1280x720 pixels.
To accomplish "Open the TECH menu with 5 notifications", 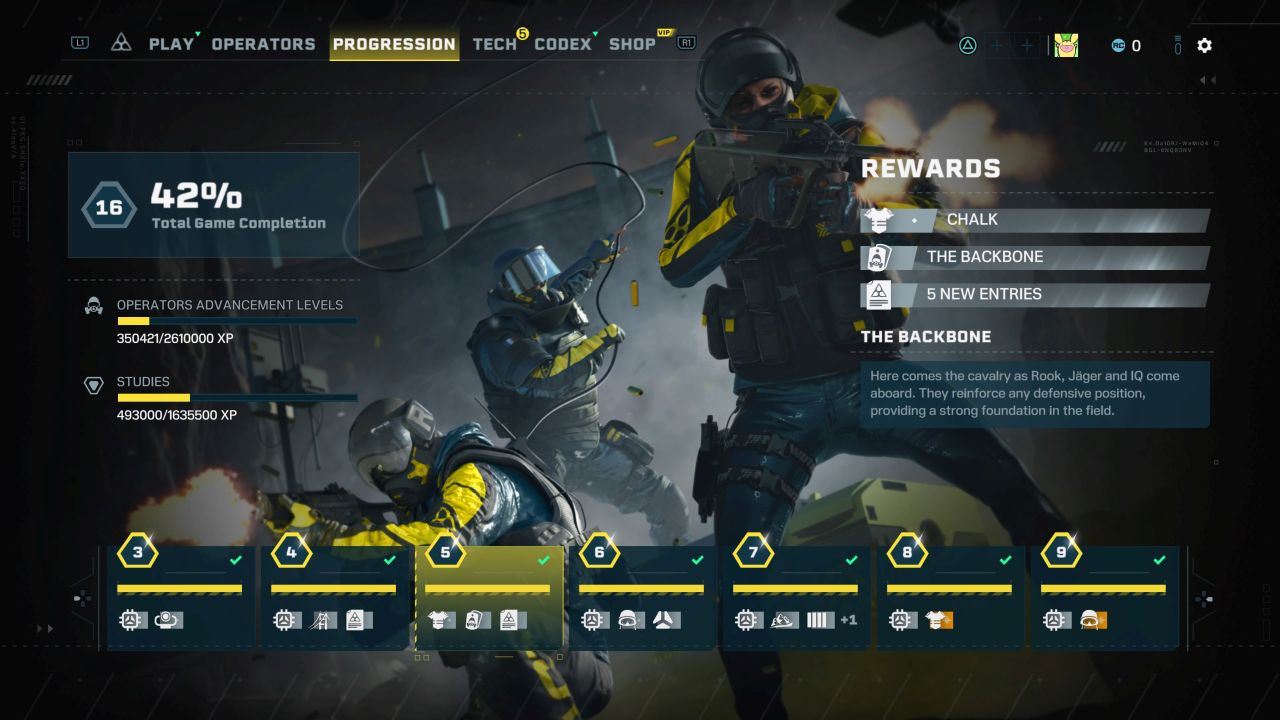I will click(x=494, y=44).
